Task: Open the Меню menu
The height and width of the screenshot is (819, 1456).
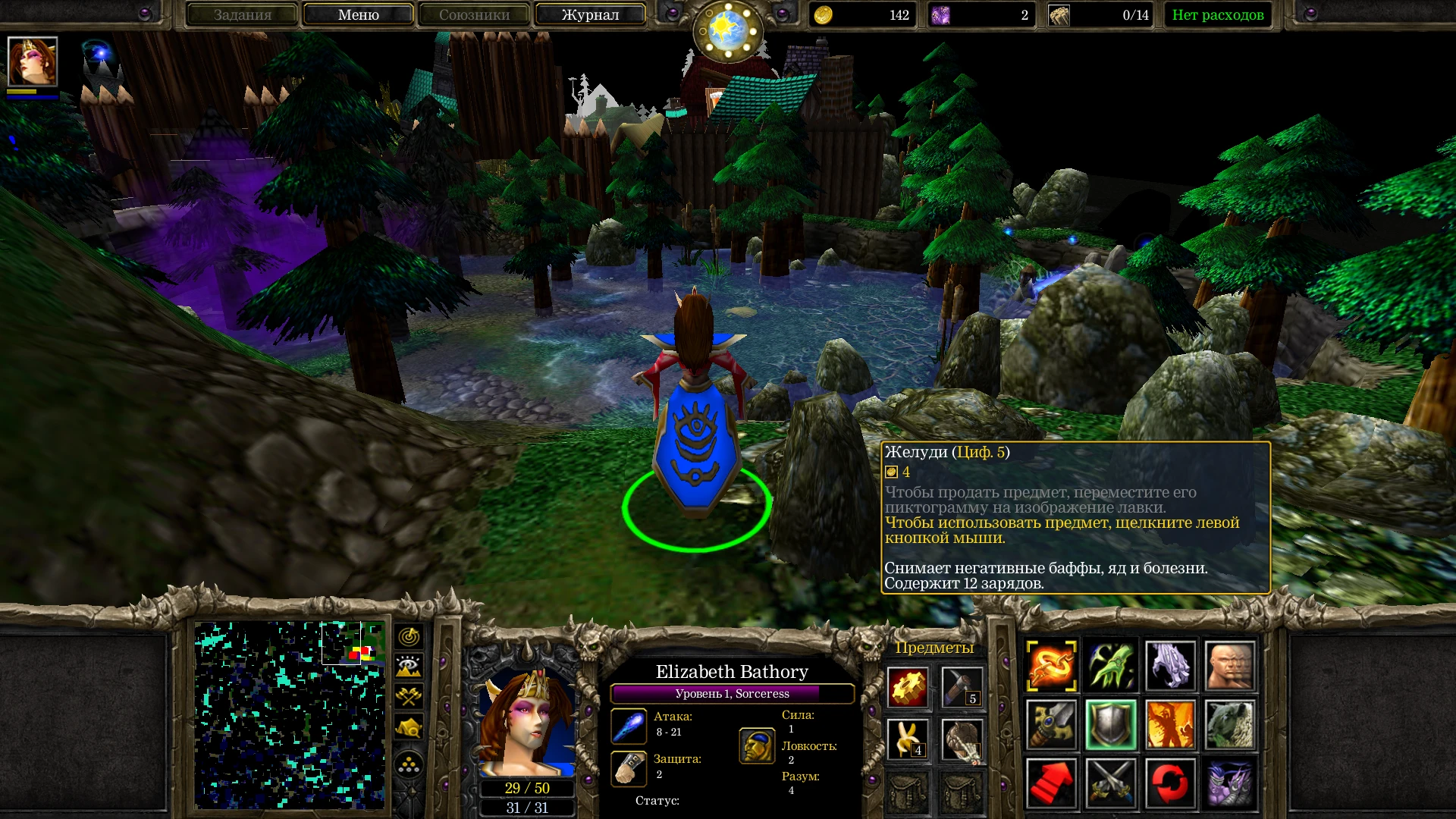Action: (x=357, y=14)
